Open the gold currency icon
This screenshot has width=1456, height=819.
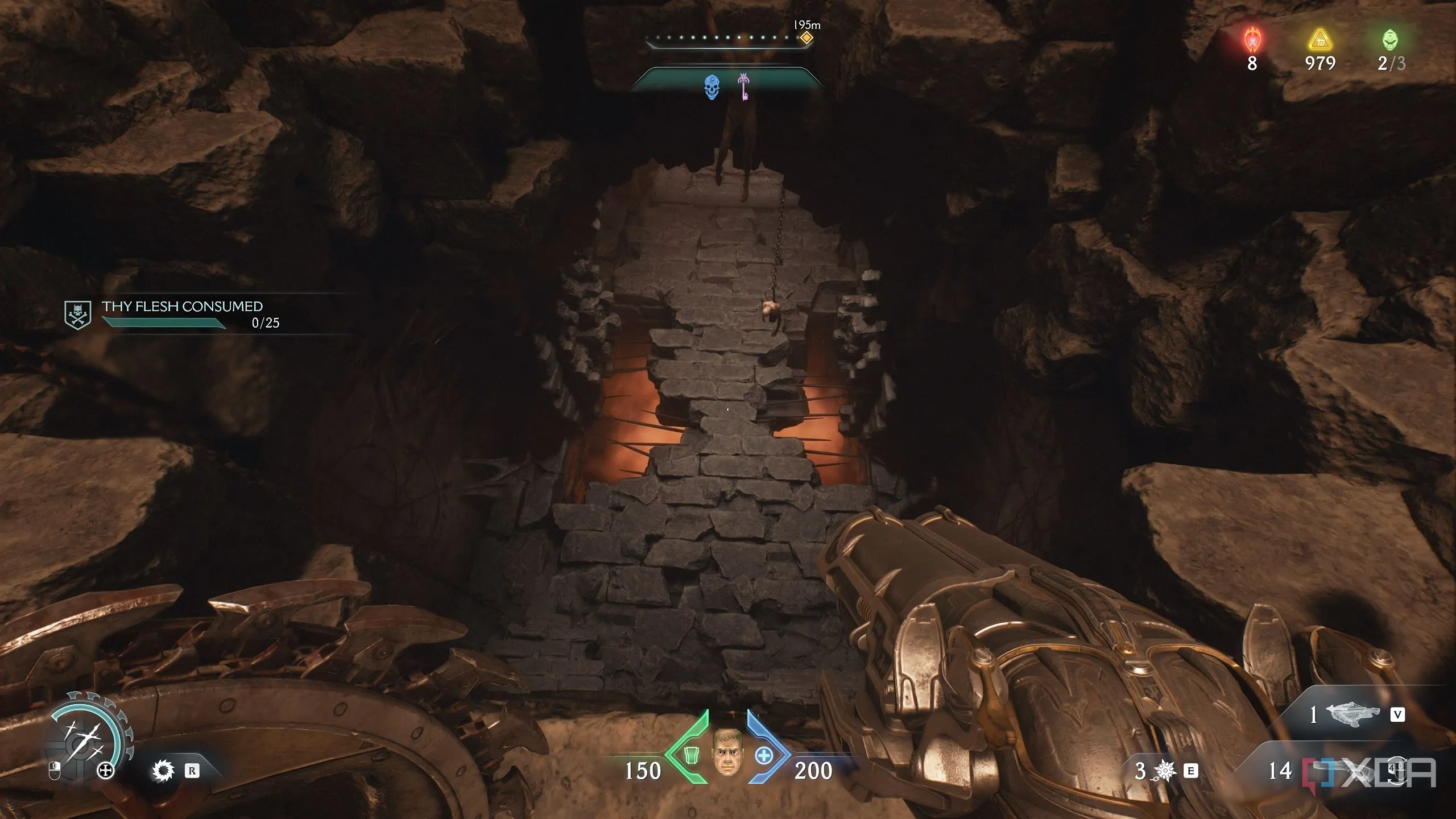[1320, 40]
